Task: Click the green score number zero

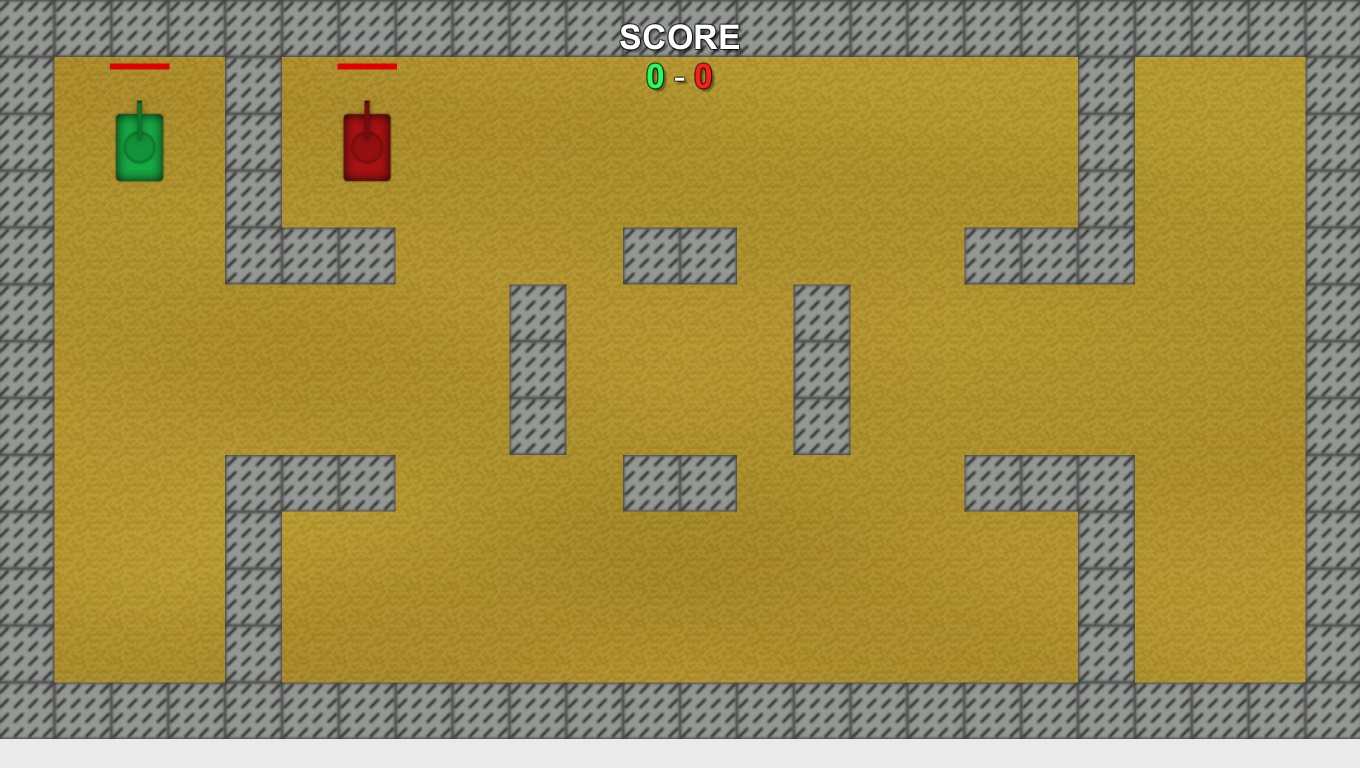Action: [655, 78]
